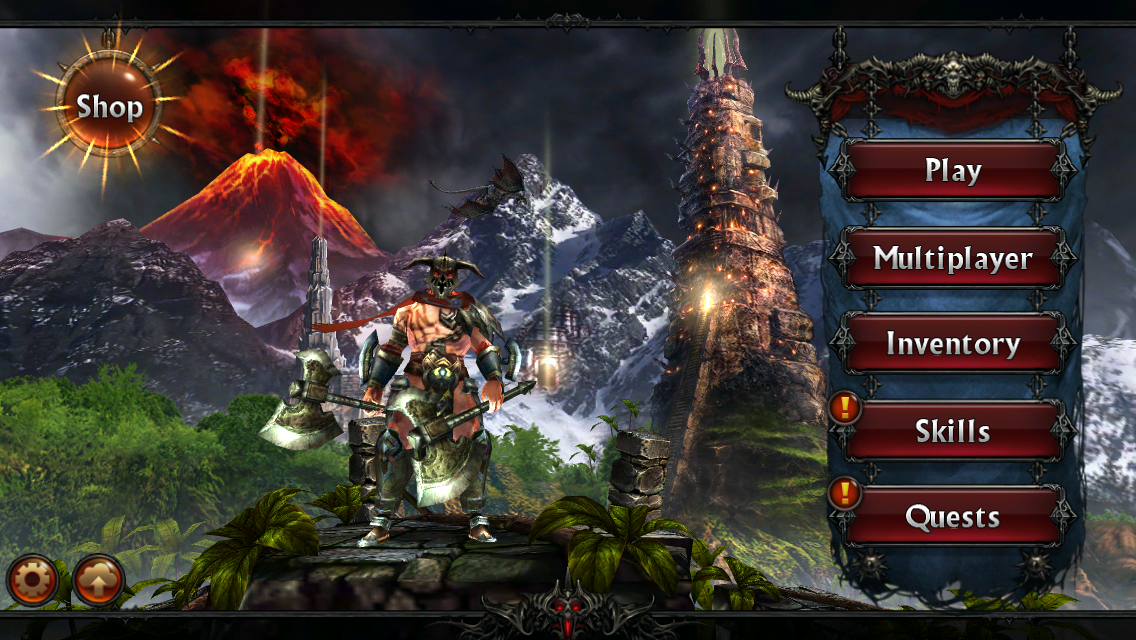The height and width of the screenshot is (640, 1136).
Task: Open the Inventory screen
Action: [x=952, y=344]
